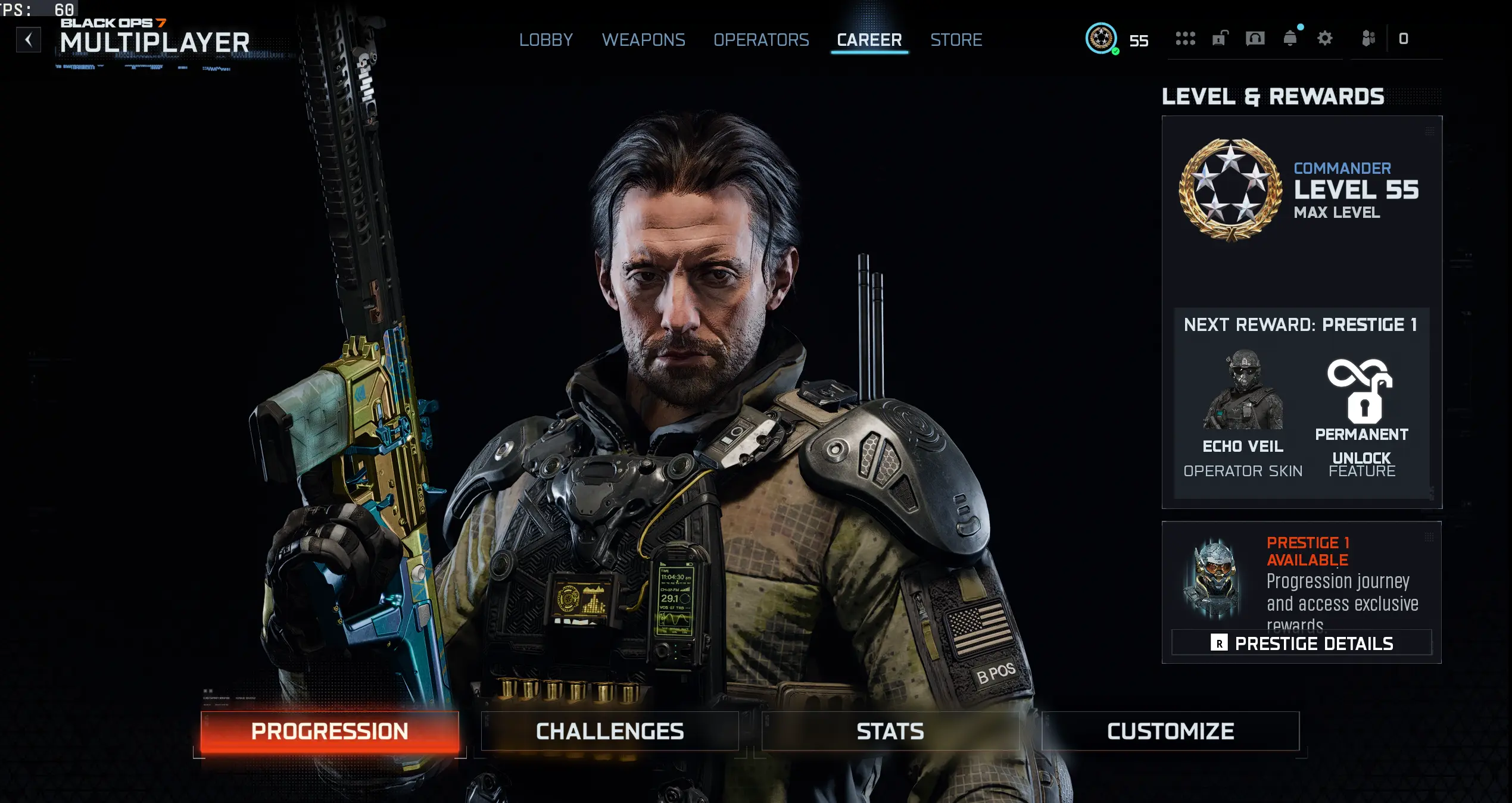
Task: Switch to the CHALLENGES section
Action: coord(609,731)
